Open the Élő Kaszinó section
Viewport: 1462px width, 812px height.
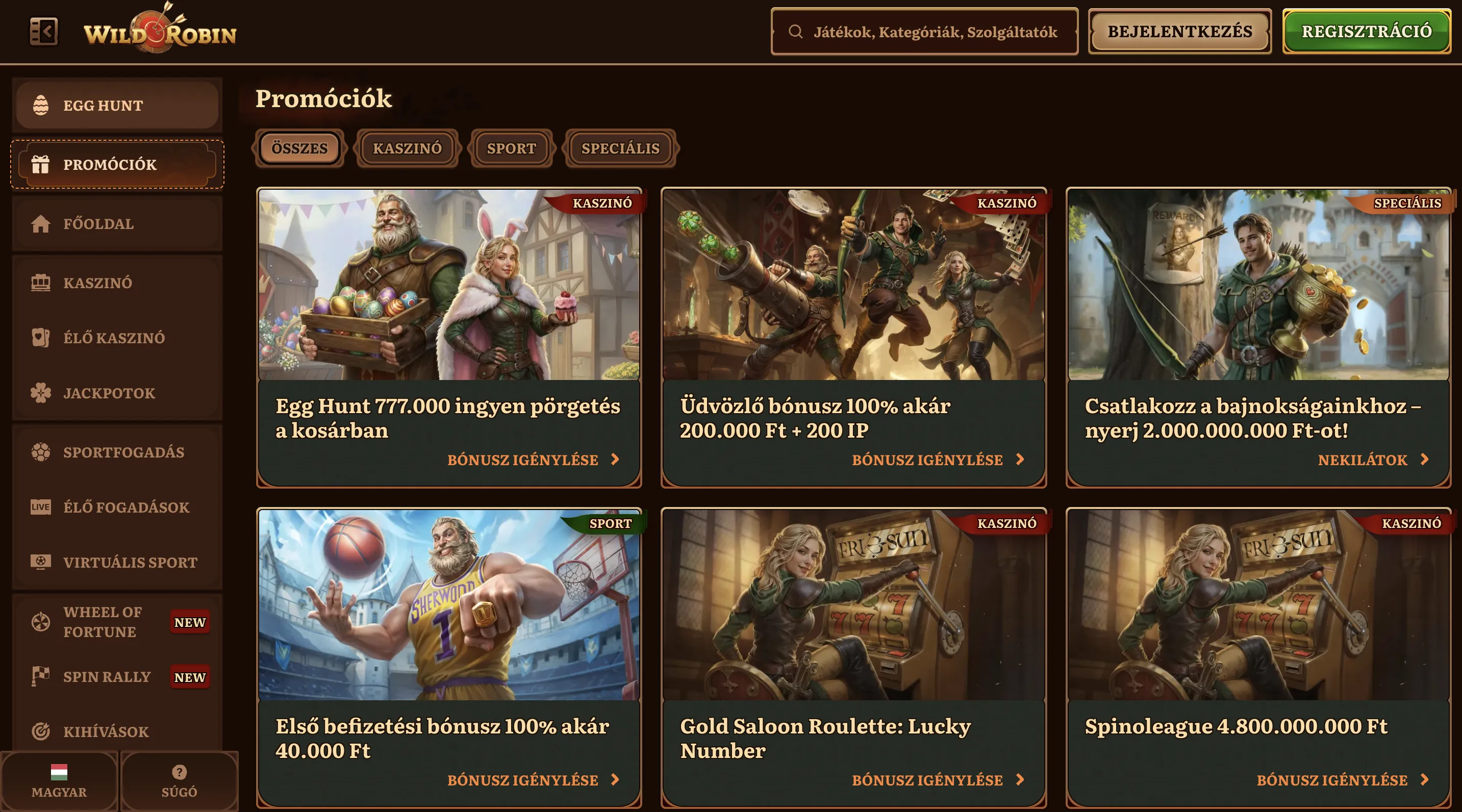coord(117,338)
